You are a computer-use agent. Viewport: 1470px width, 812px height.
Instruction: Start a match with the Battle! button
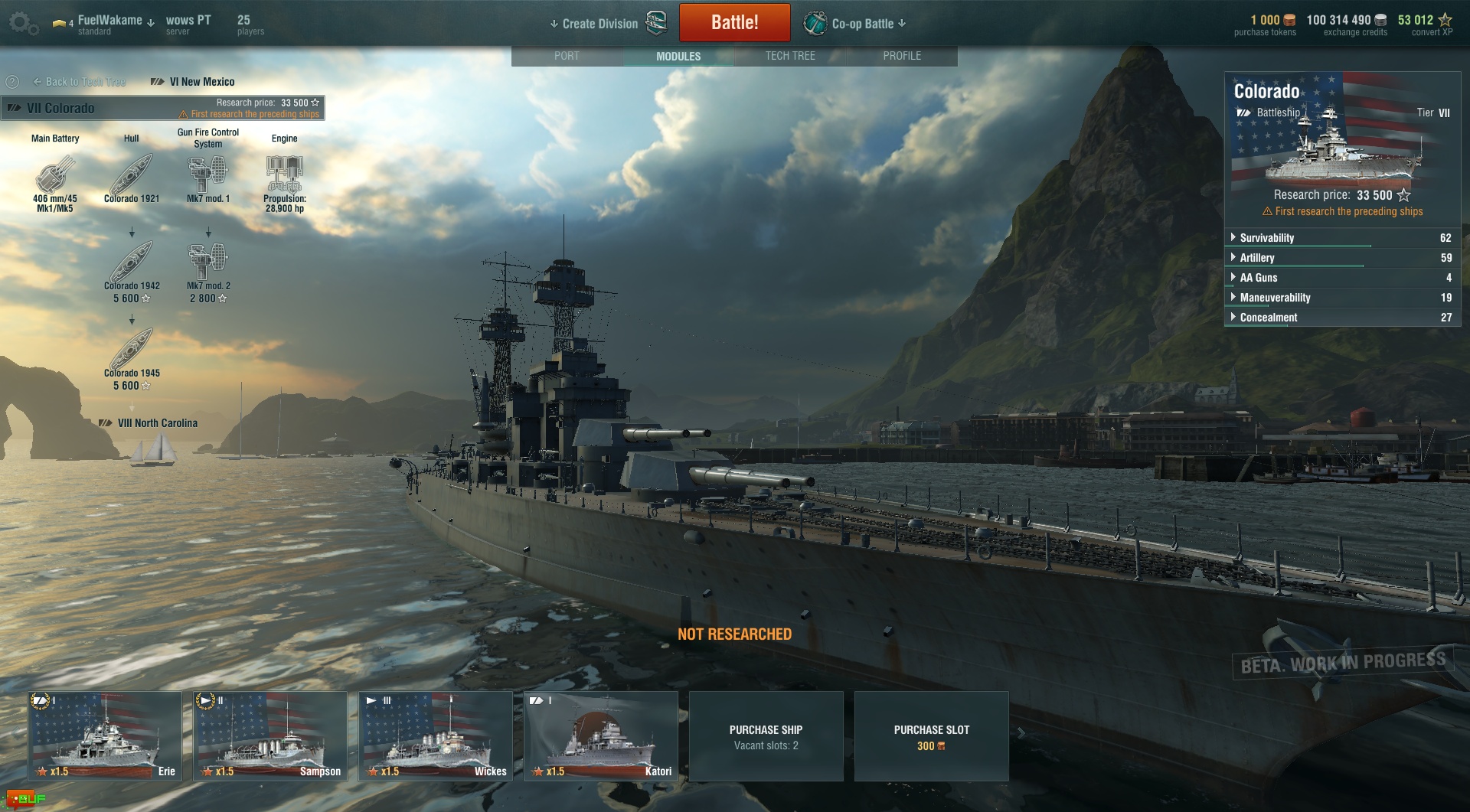click(x=734, y=22)
